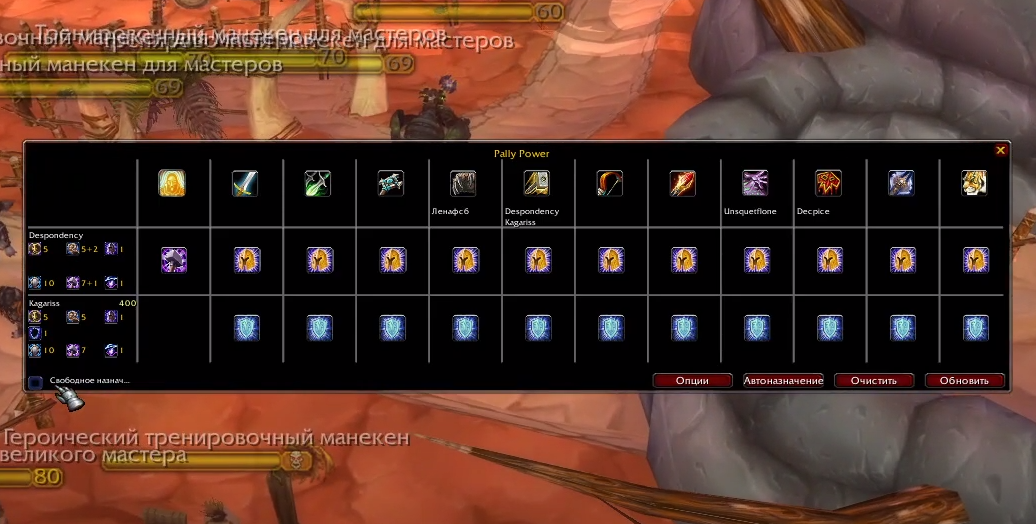Click Despondency's golden helmet blessing under the sword
The image size is (1036, 524).
[x=247, y=260]
